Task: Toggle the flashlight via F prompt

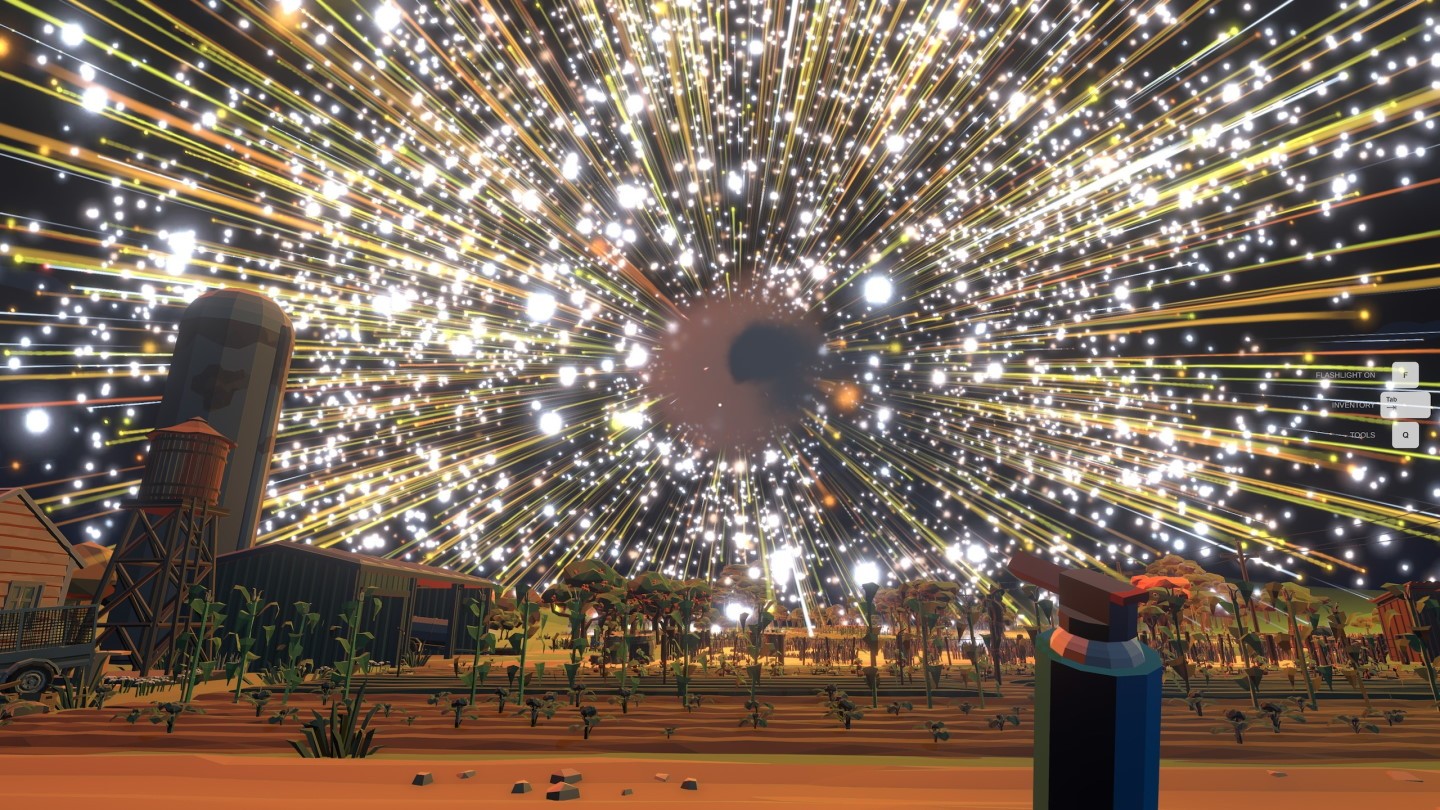Action: point(1405,374)
